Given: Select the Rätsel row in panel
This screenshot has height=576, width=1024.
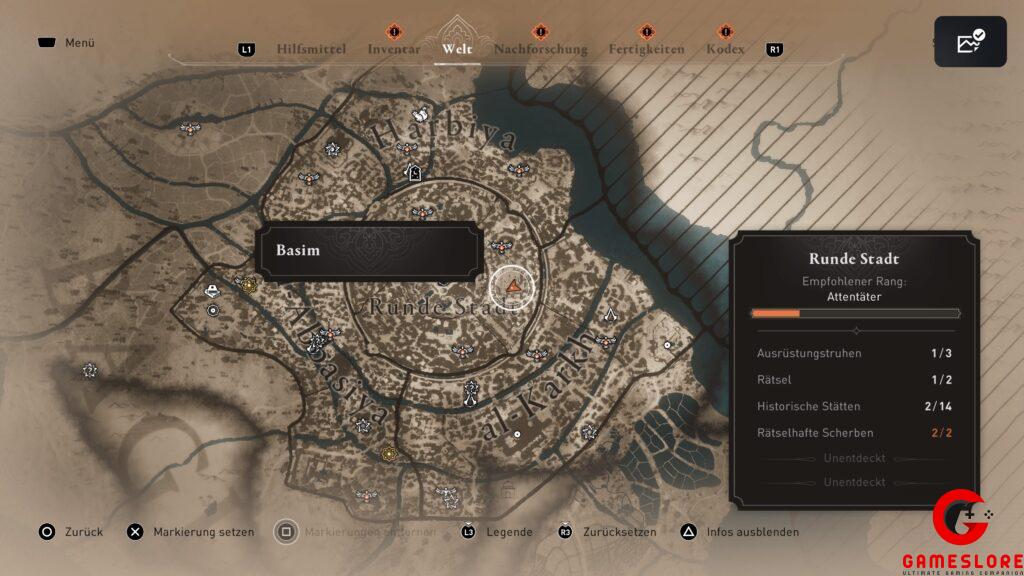Looking at the screenshot, I should [x=855, y=380].
